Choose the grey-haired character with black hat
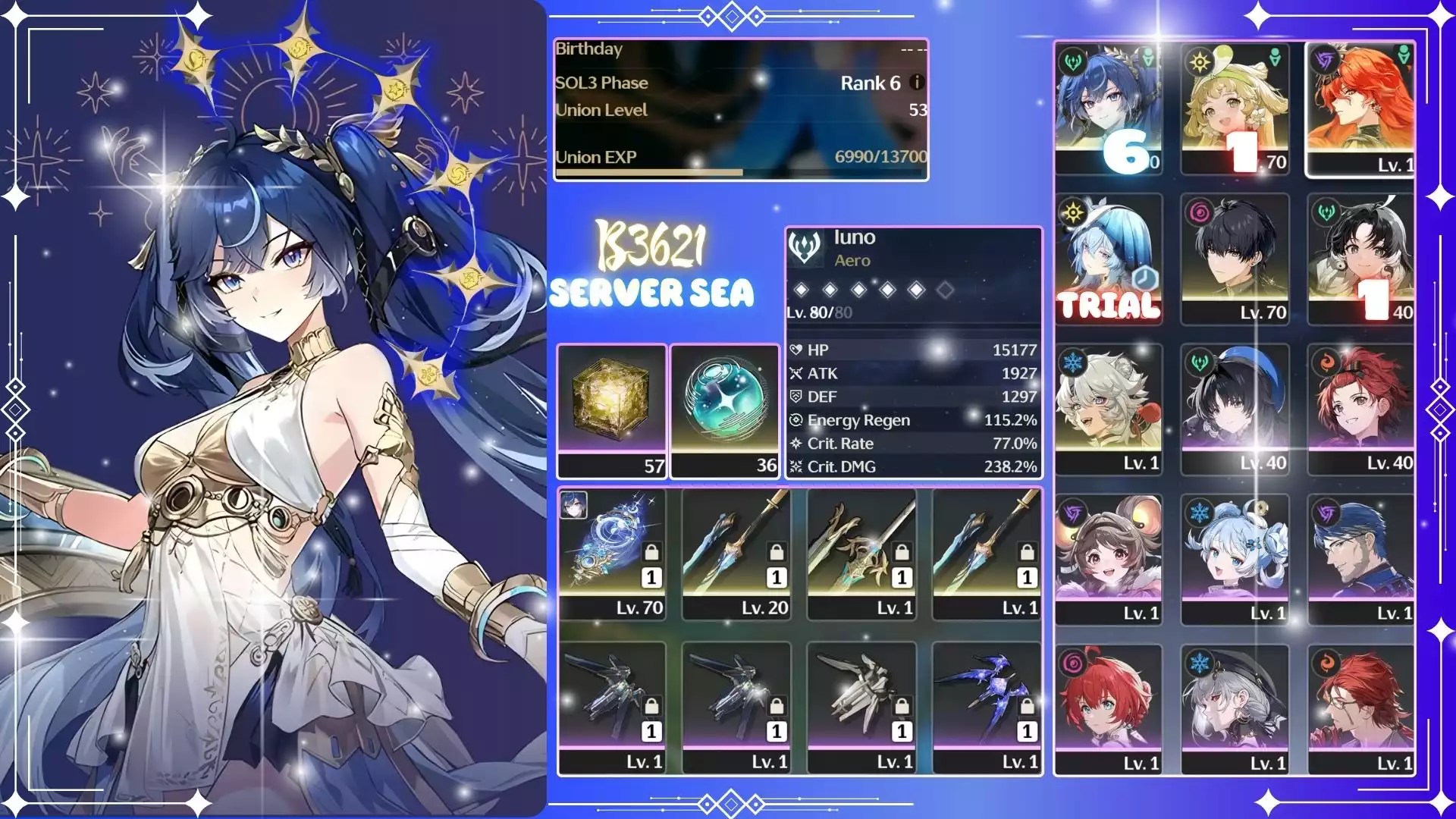This screenshot has width=1456, height=819. coord(1235,708)
